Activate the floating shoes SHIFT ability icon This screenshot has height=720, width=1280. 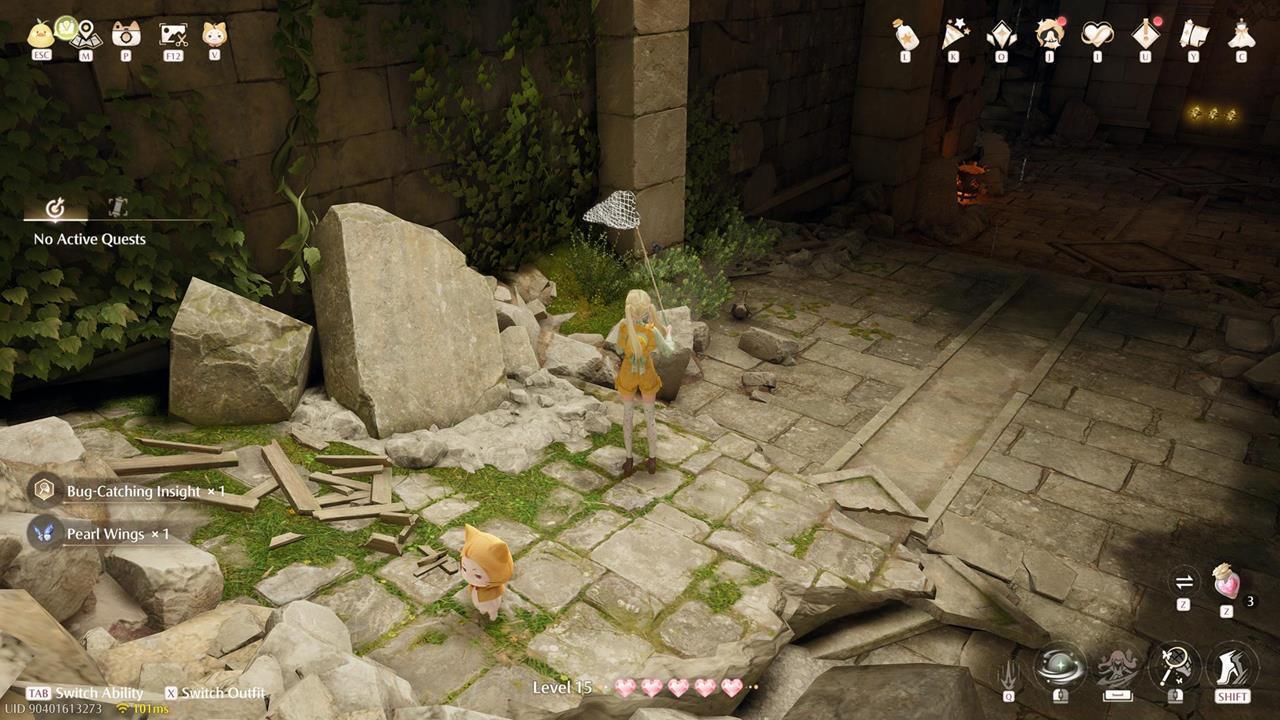tap(1232, 665)
